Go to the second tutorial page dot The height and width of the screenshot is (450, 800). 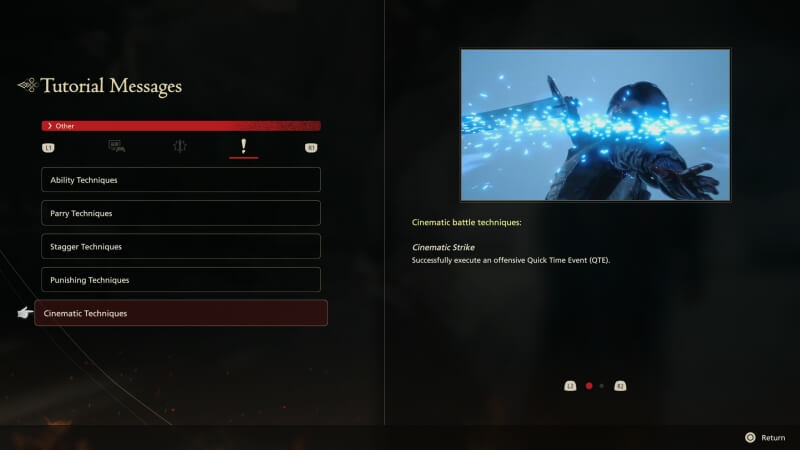(601, 385)
